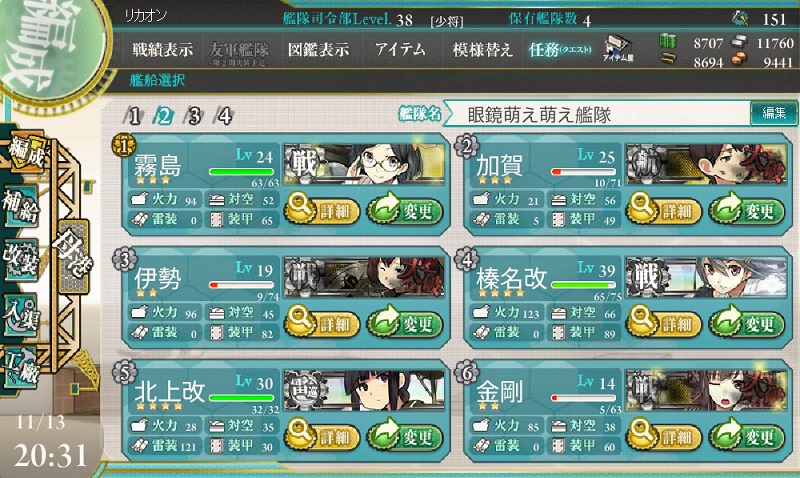Show 詳細 details for 伊勢

coord(319,324)
